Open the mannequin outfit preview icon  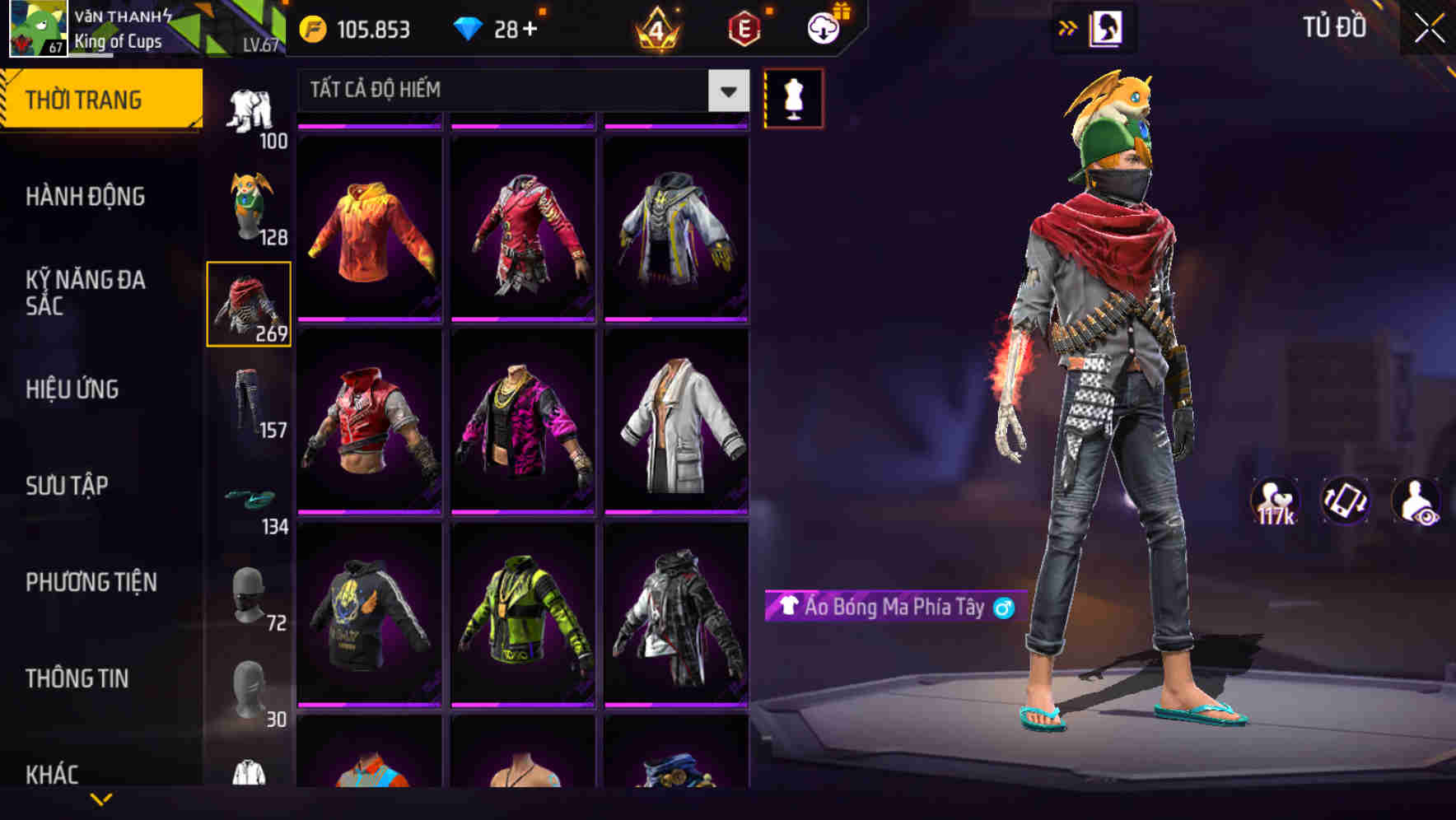pos(794,97)
